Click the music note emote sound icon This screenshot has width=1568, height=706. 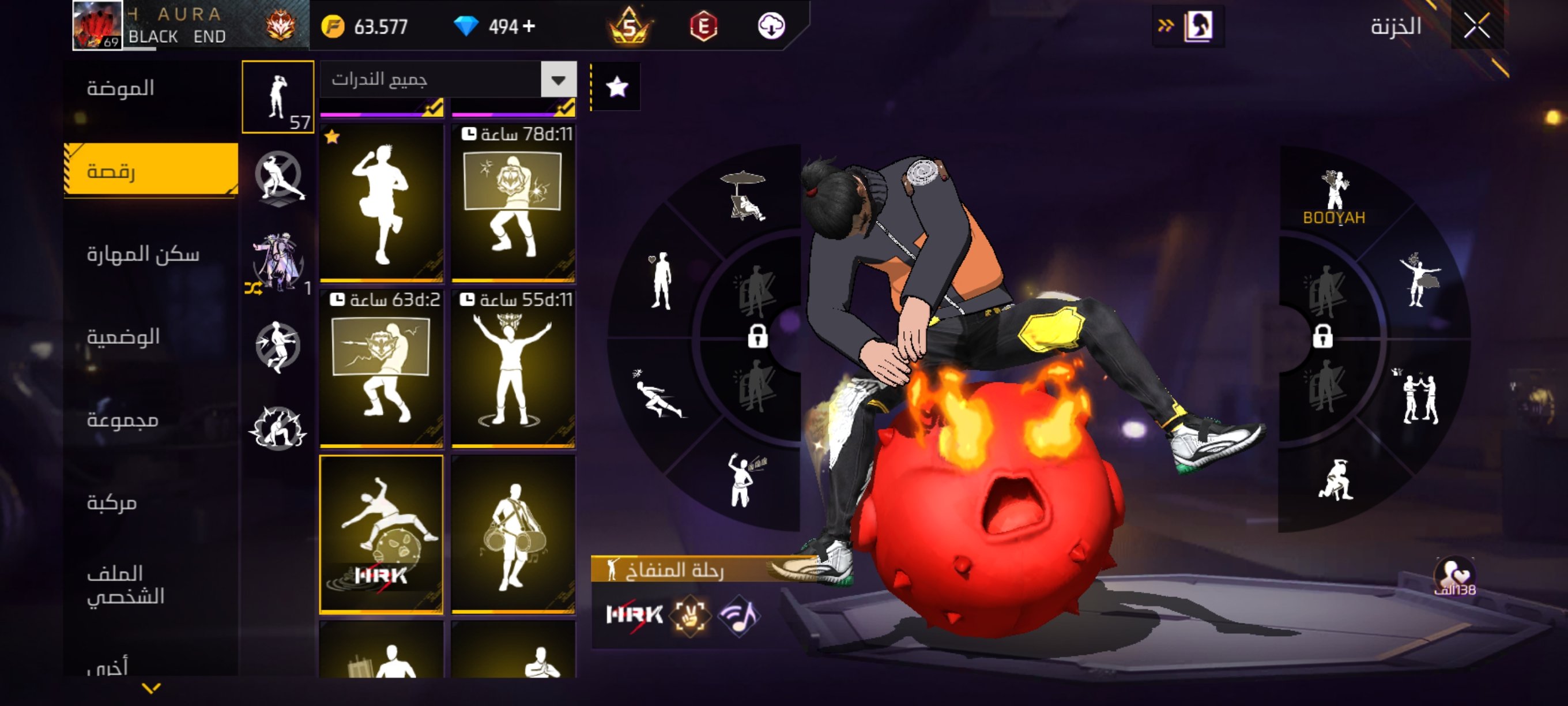(x=738, y=616)
